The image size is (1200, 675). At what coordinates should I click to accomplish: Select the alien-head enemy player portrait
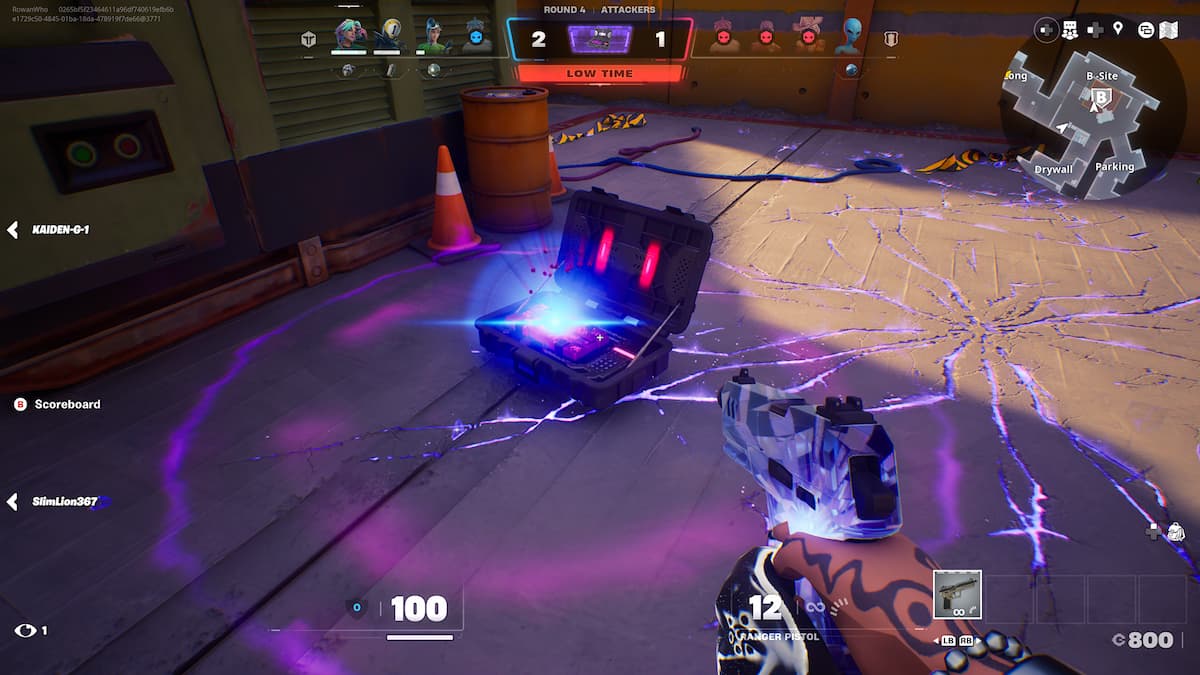point(852,35)
